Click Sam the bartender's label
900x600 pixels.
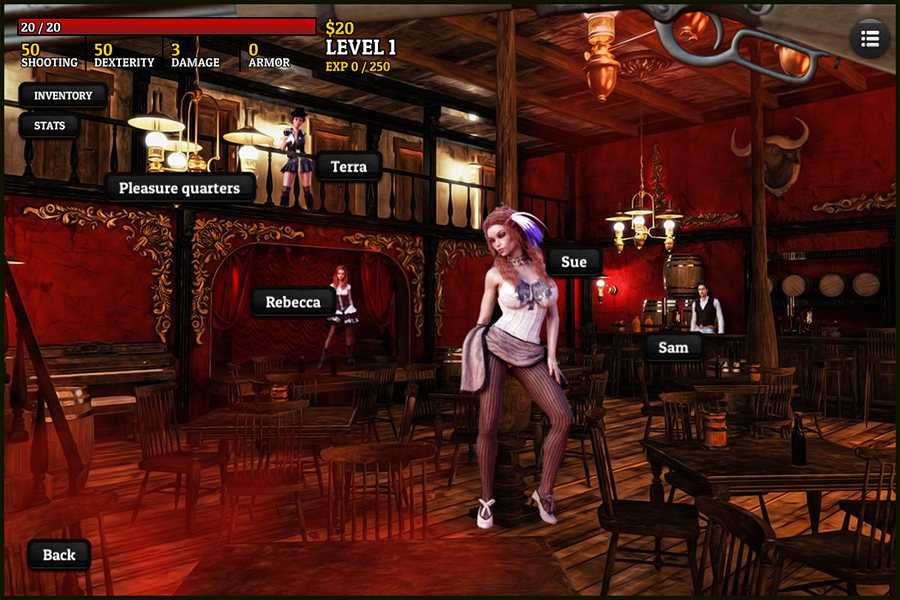pyautogui.click(x=673, y=347)
